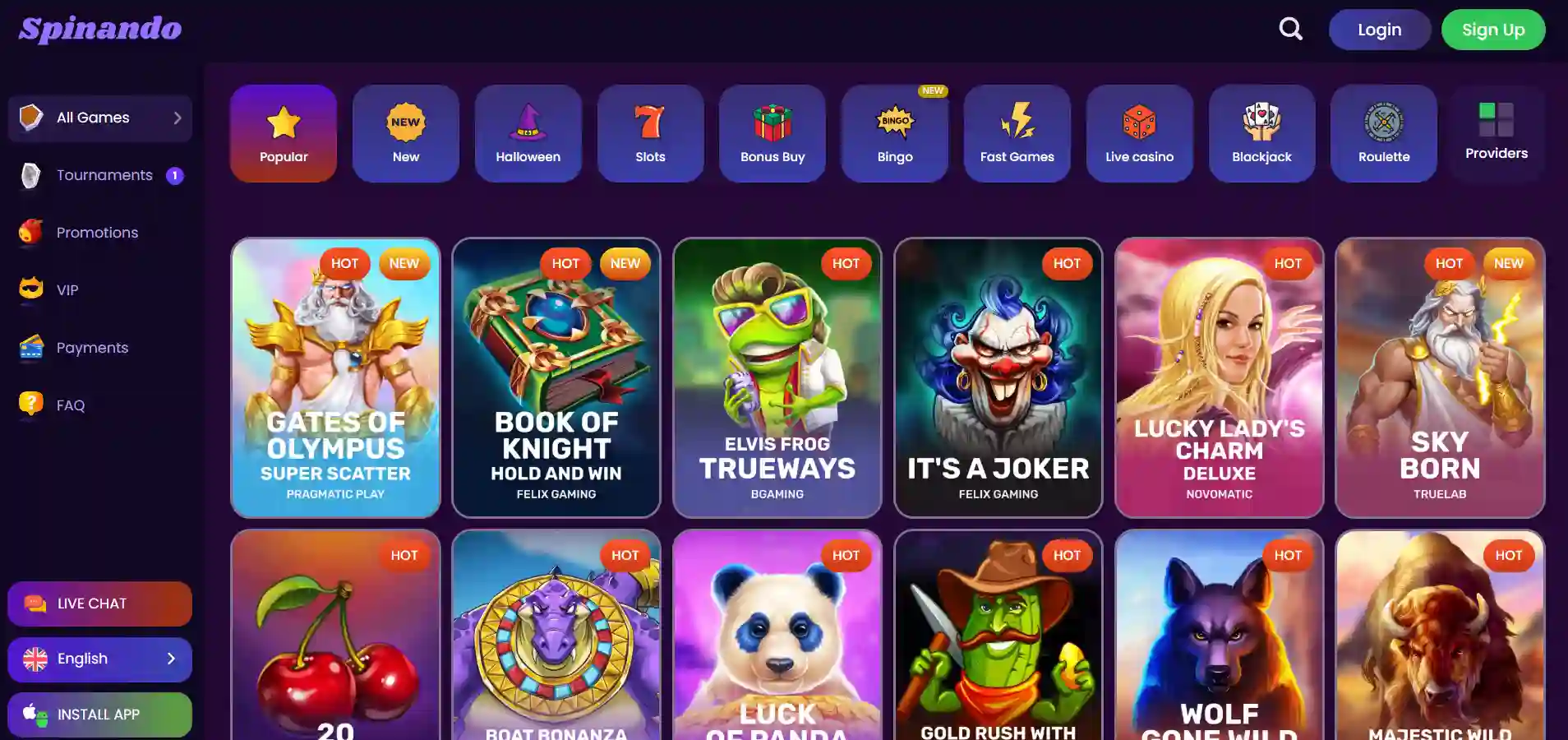The height and width of the screenshot is (740, 1568).
Task: Select the Blackjack cards icon
Action: click(x=1261, y=123)
